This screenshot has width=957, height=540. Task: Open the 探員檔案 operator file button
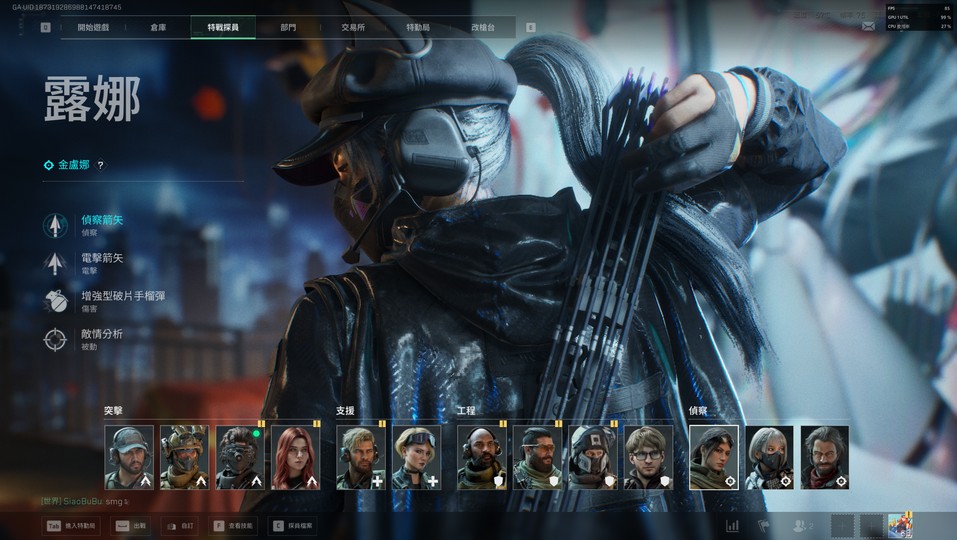[x=291, y=524]
